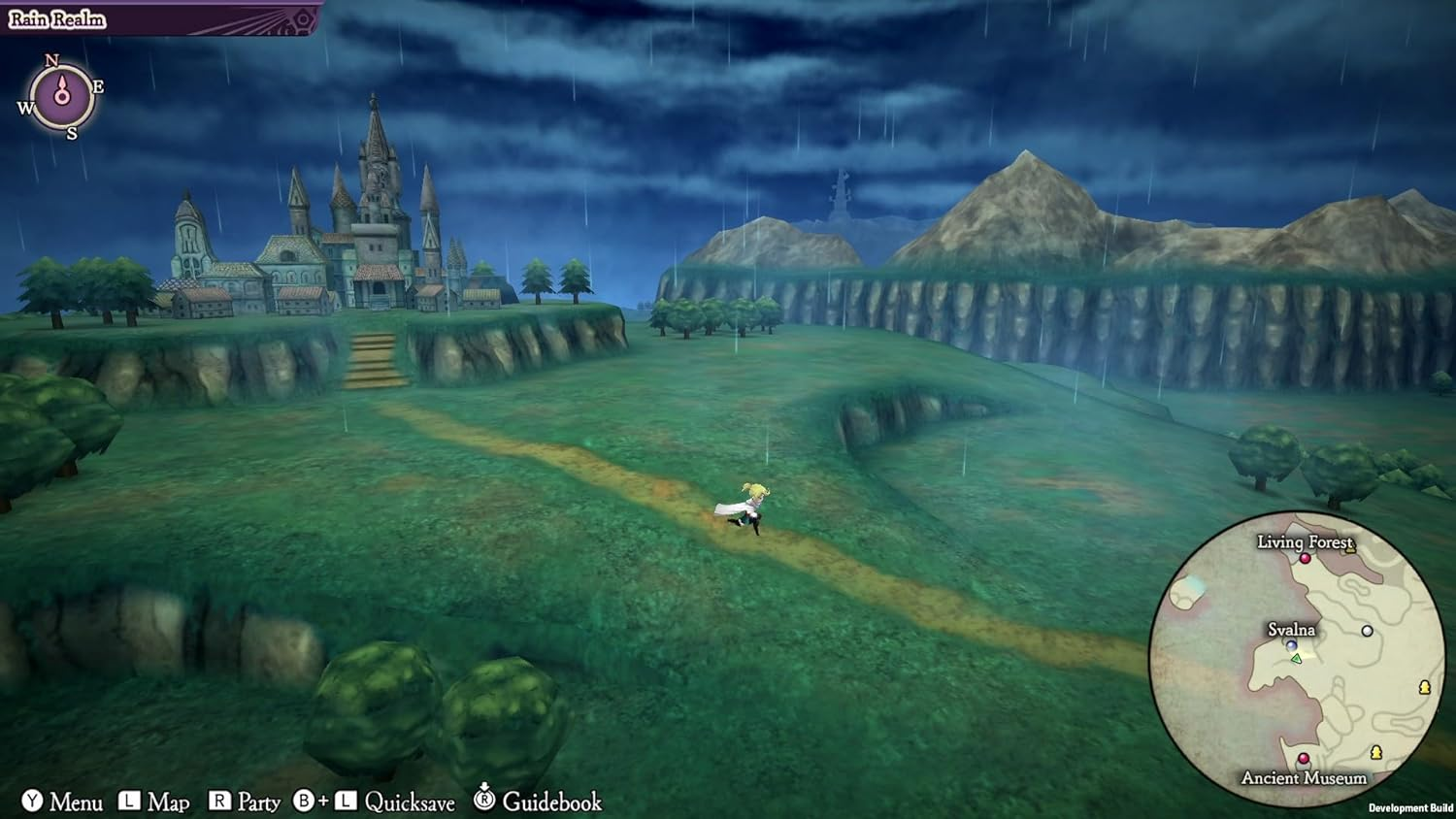This screenshot has width=1456, height=819.
Task: Open the Menu via its label
Action: [78, 803]
